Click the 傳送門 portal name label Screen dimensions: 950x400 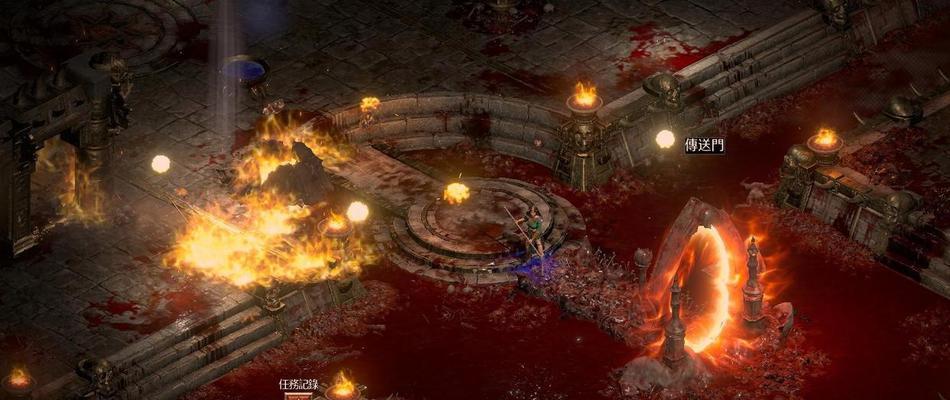pyautogui.click(x=704, y=145)
